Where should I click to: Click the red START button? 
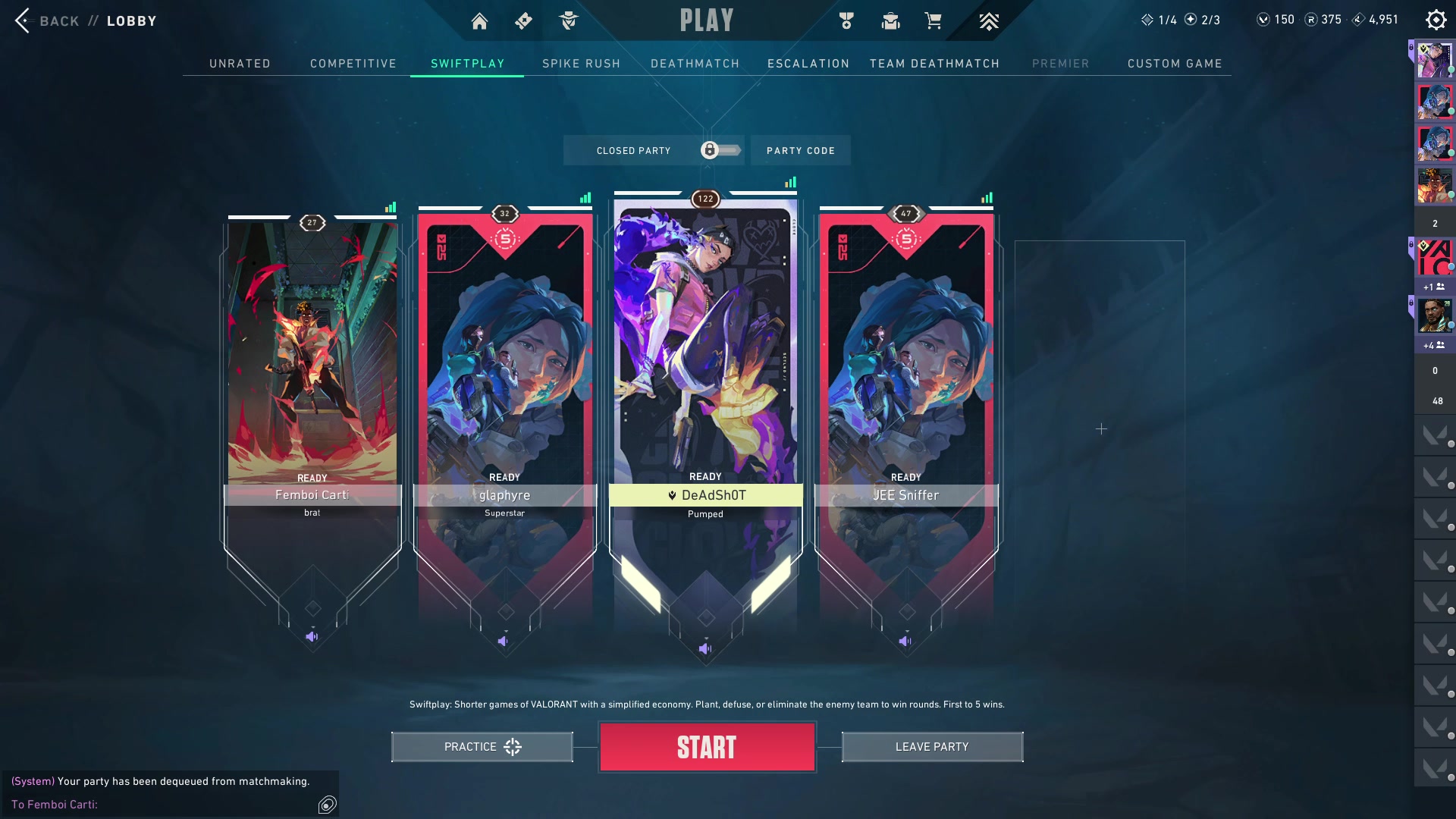click(x=707, y=747)
